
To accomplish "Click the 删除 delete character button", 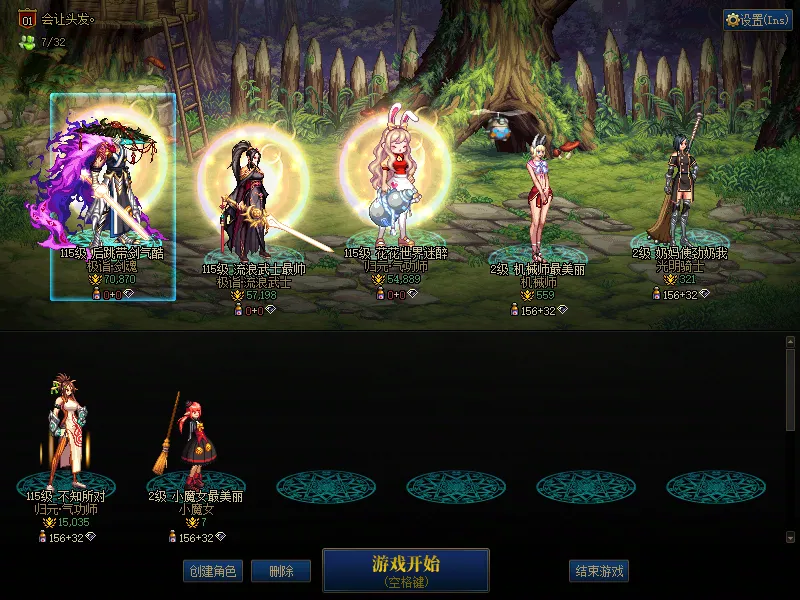I will pos(281,571).
